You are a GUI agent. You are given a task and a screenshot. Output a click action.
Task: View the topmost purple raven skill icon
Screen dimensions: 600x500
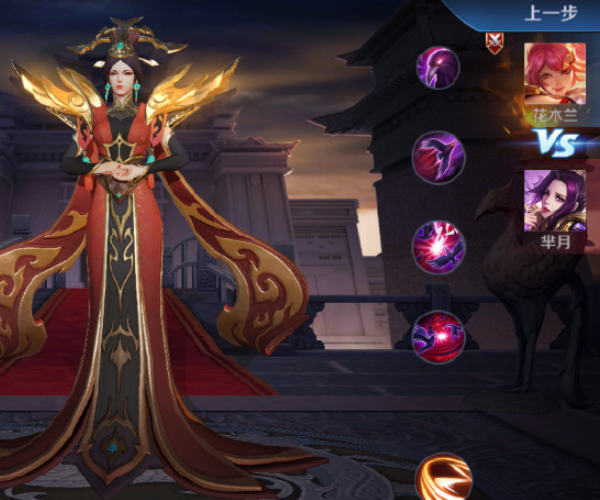coord(438,67)
